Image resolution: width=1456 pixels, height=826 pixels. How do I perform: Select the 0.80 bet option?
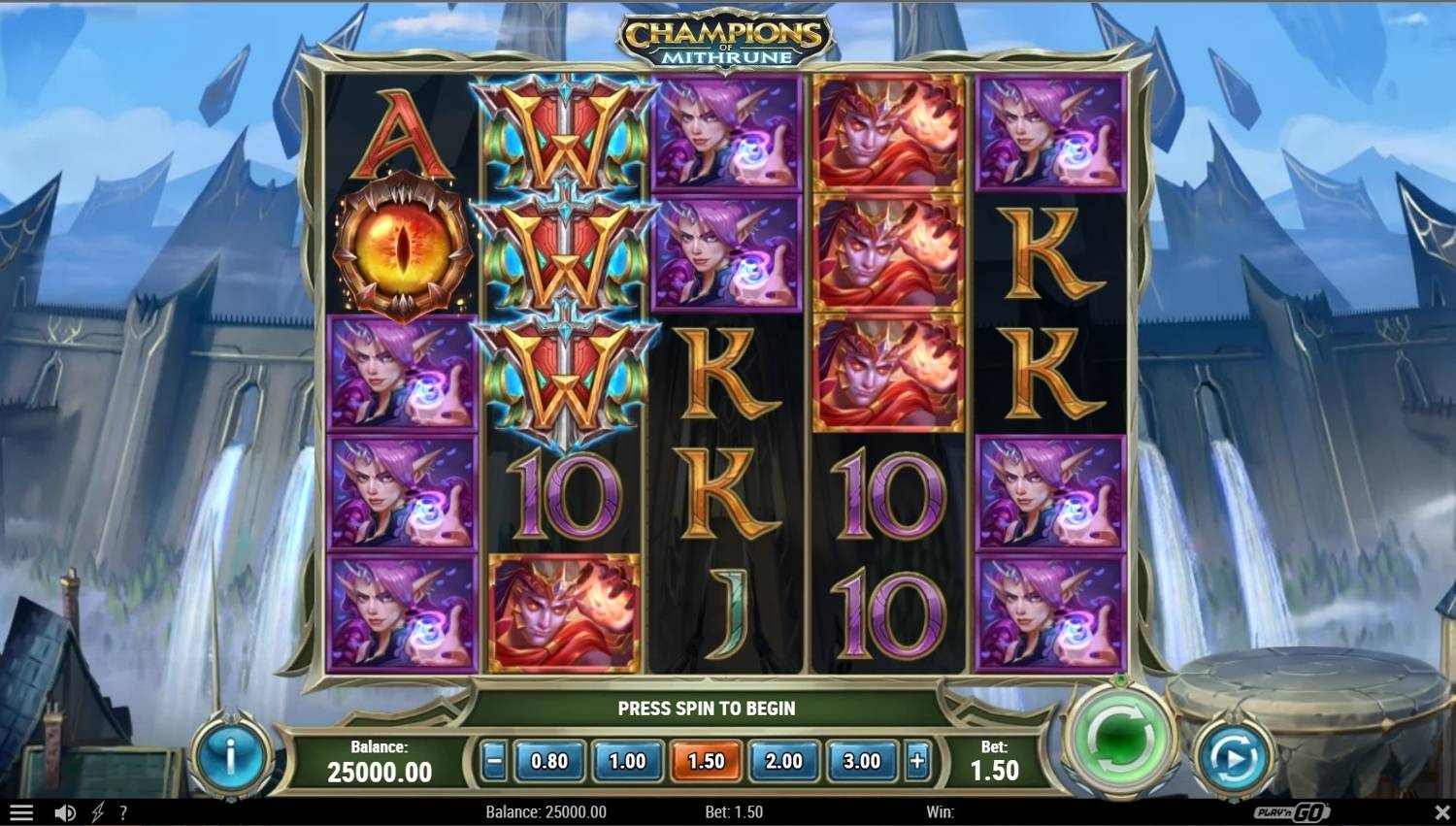pos(548,762)
